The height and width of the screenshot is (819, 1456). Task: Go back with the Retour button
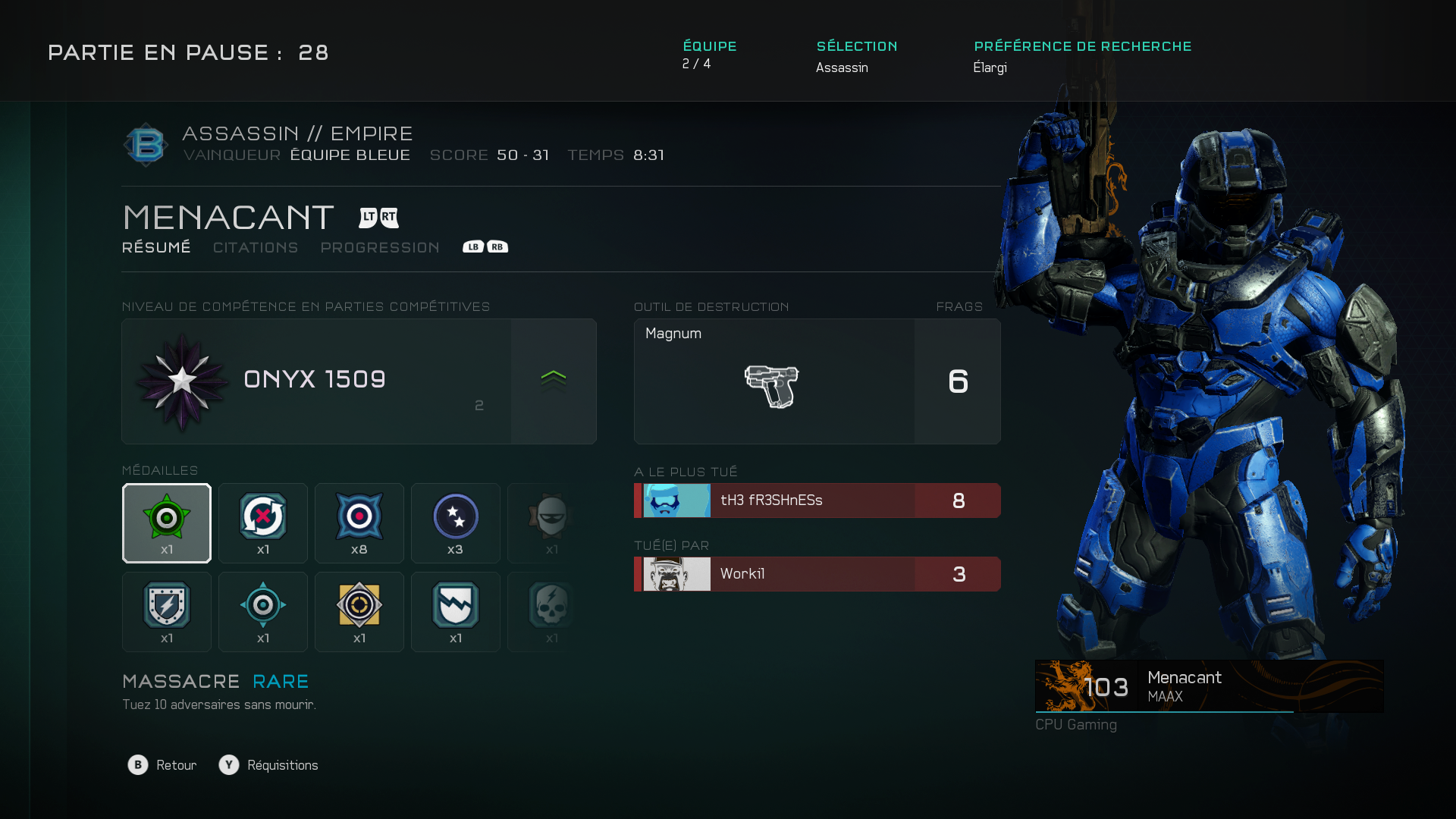point(162,765)
